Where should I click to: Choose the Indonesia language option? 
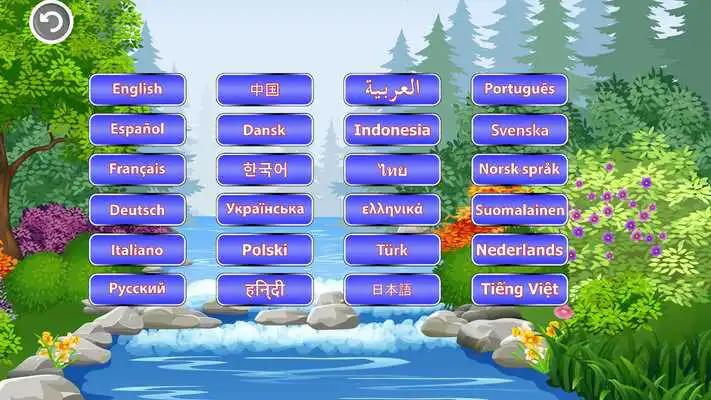coord(392,129)
